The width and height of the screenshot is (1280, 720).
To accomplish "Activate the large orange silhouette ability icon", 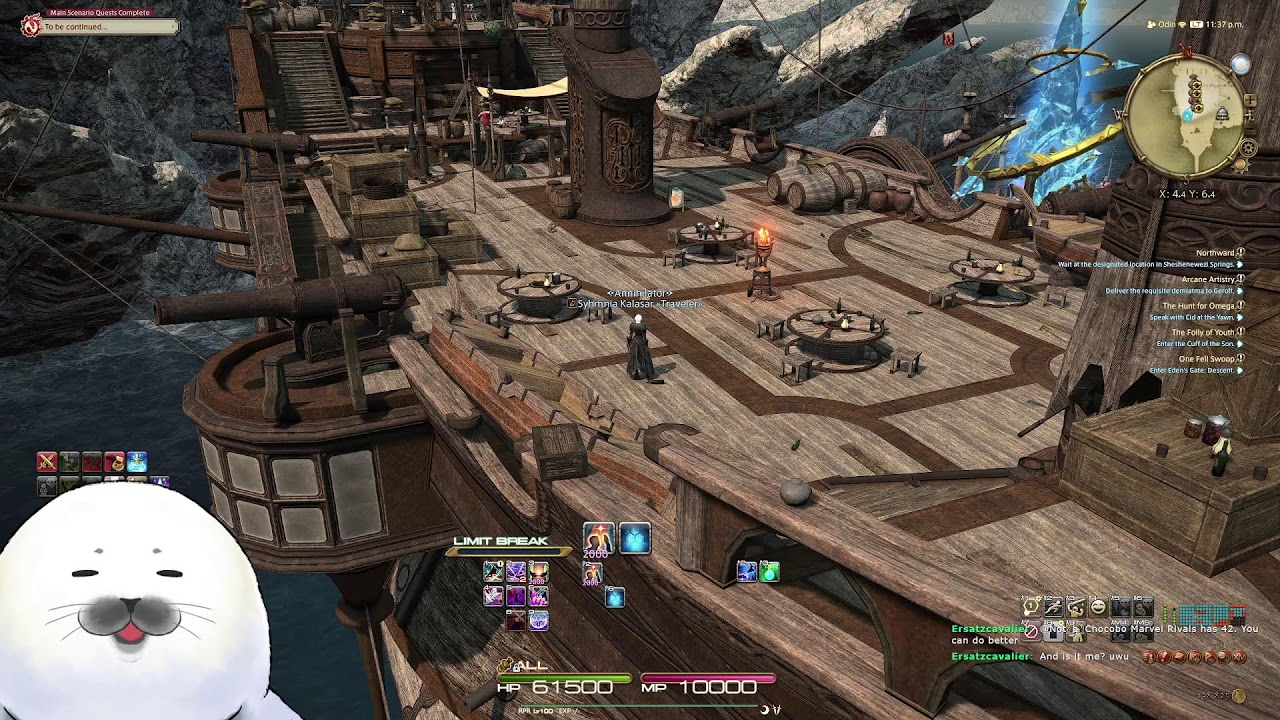I will [598, 538].
